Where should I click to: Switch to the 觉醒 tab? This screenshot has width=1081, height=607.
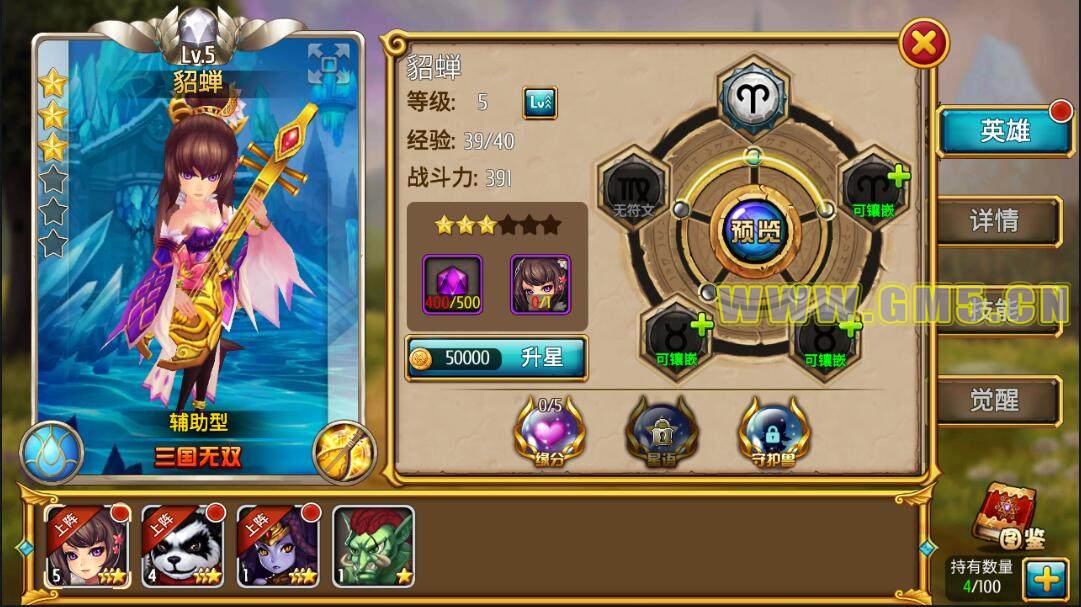pyautogui.click(x=996, y=401)
